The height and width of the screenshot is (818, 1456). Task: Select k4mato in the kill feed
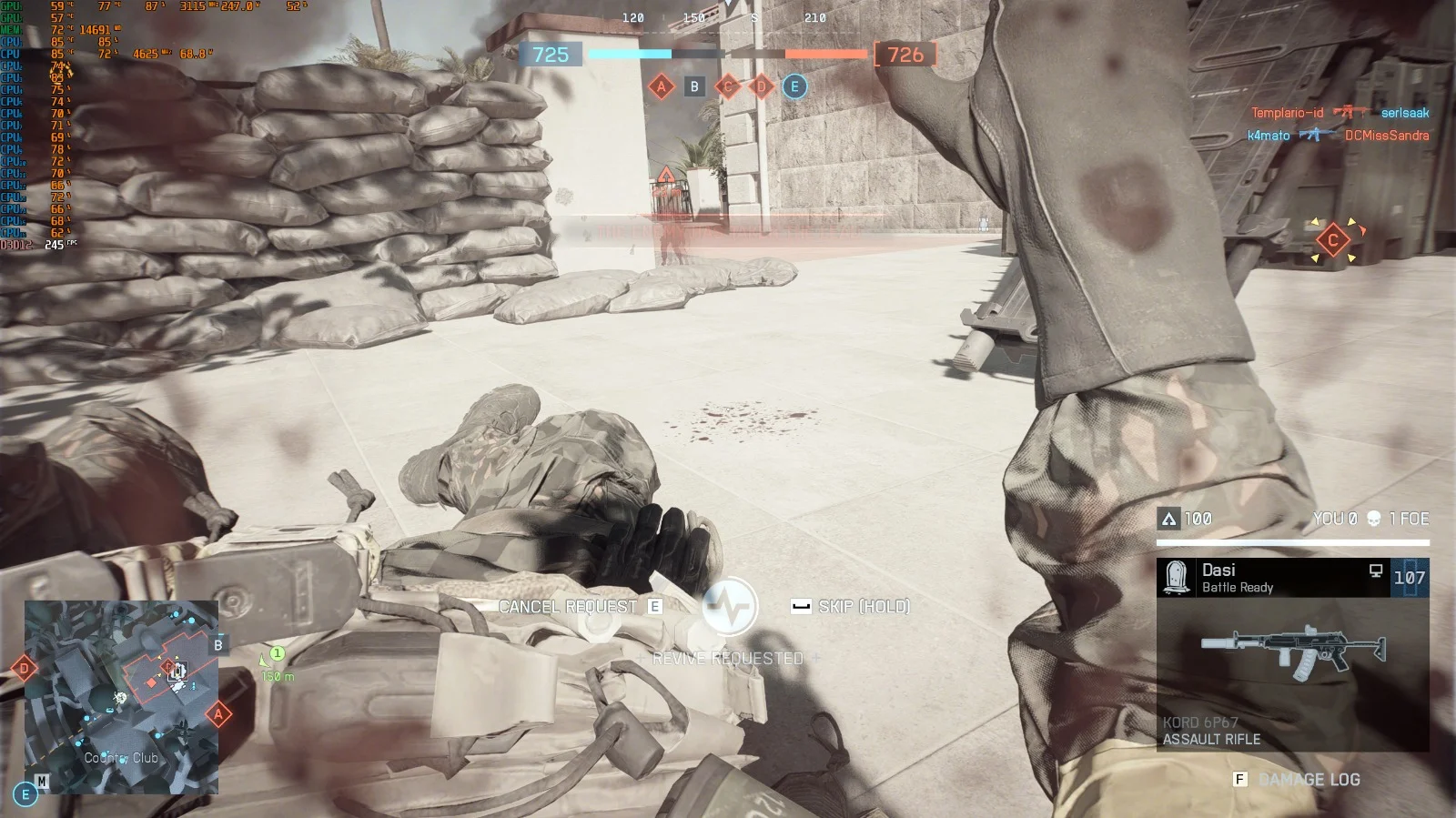coord(1269,136)
